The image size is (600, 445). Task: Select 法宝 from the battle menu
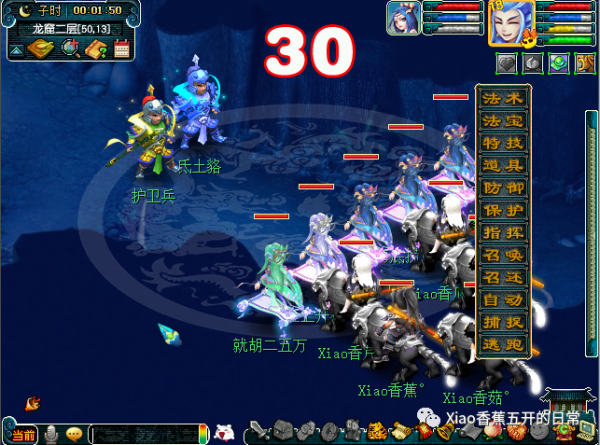click(503, 121)
